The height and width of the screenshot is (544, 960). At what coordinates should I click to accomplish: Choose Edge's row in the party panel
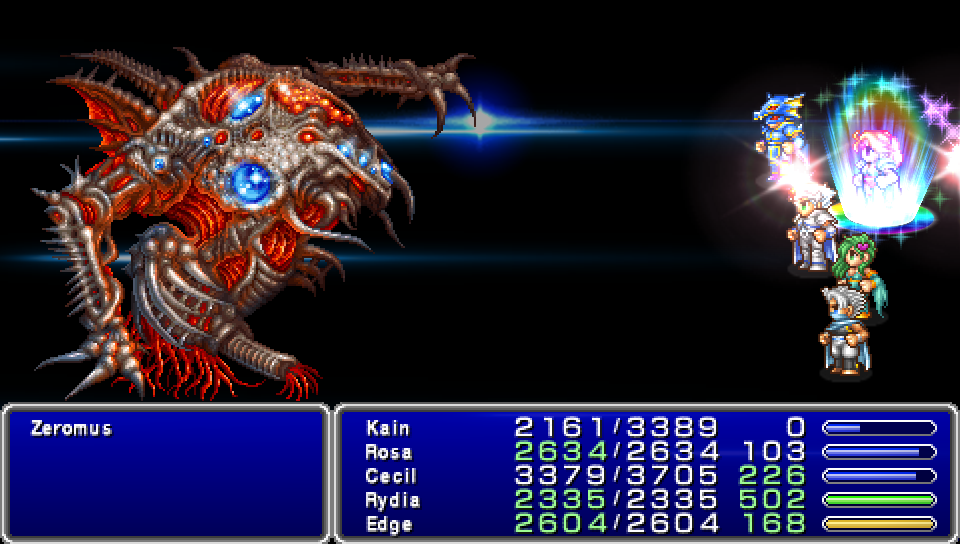[388, 524]
